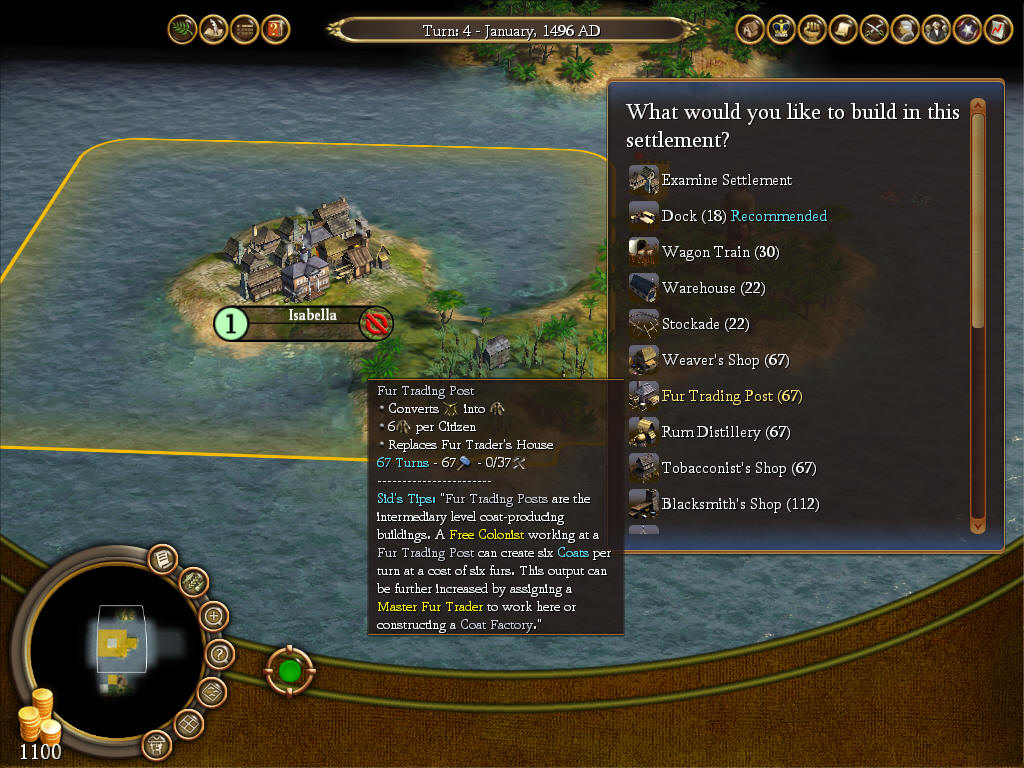The height and width of the screenshot is (768, 1024).
Task: Pick Warehouse from the build list
Action: 712,288
